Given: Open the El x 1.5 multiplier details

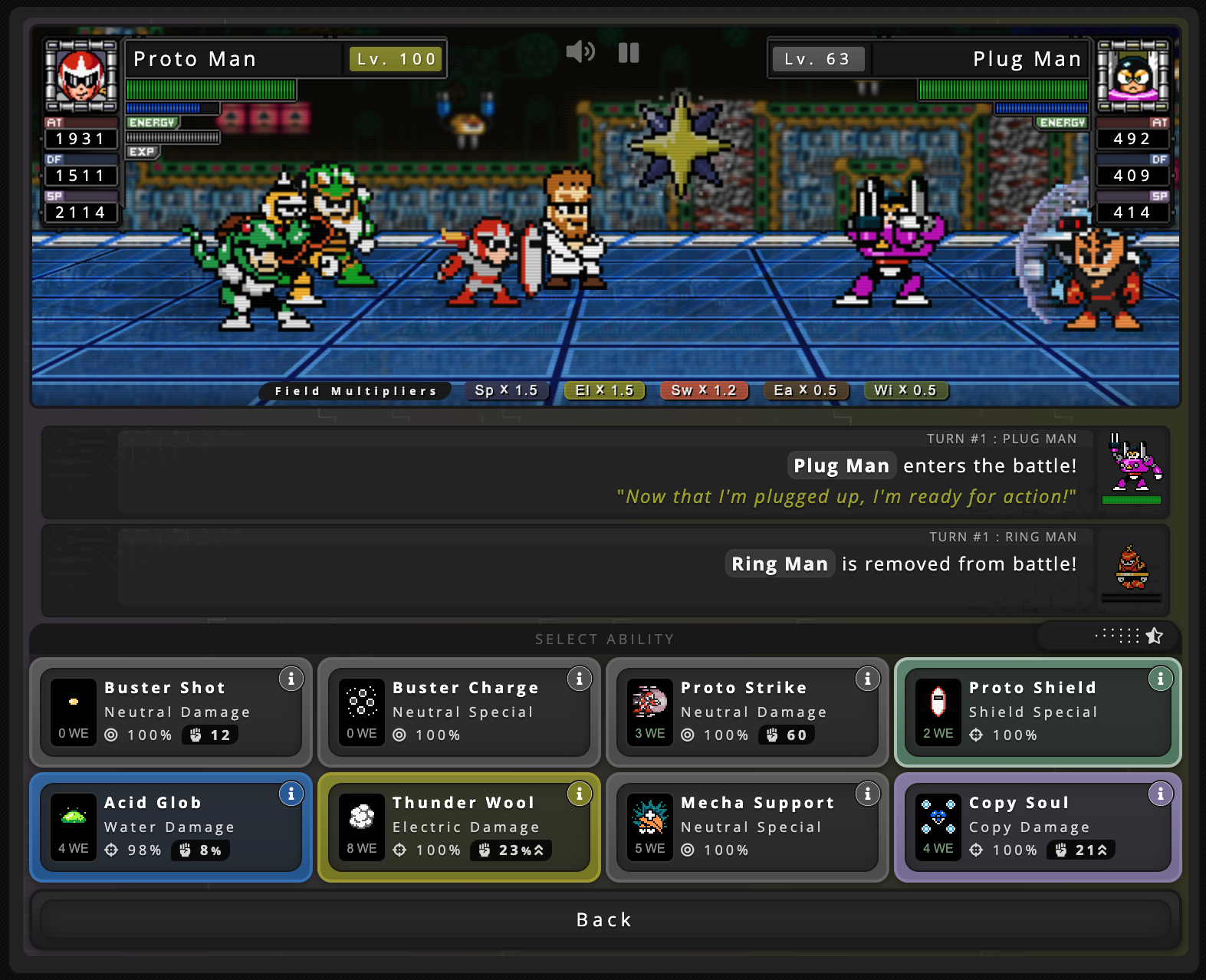Looking at the screenshot, I should (604, 390).
